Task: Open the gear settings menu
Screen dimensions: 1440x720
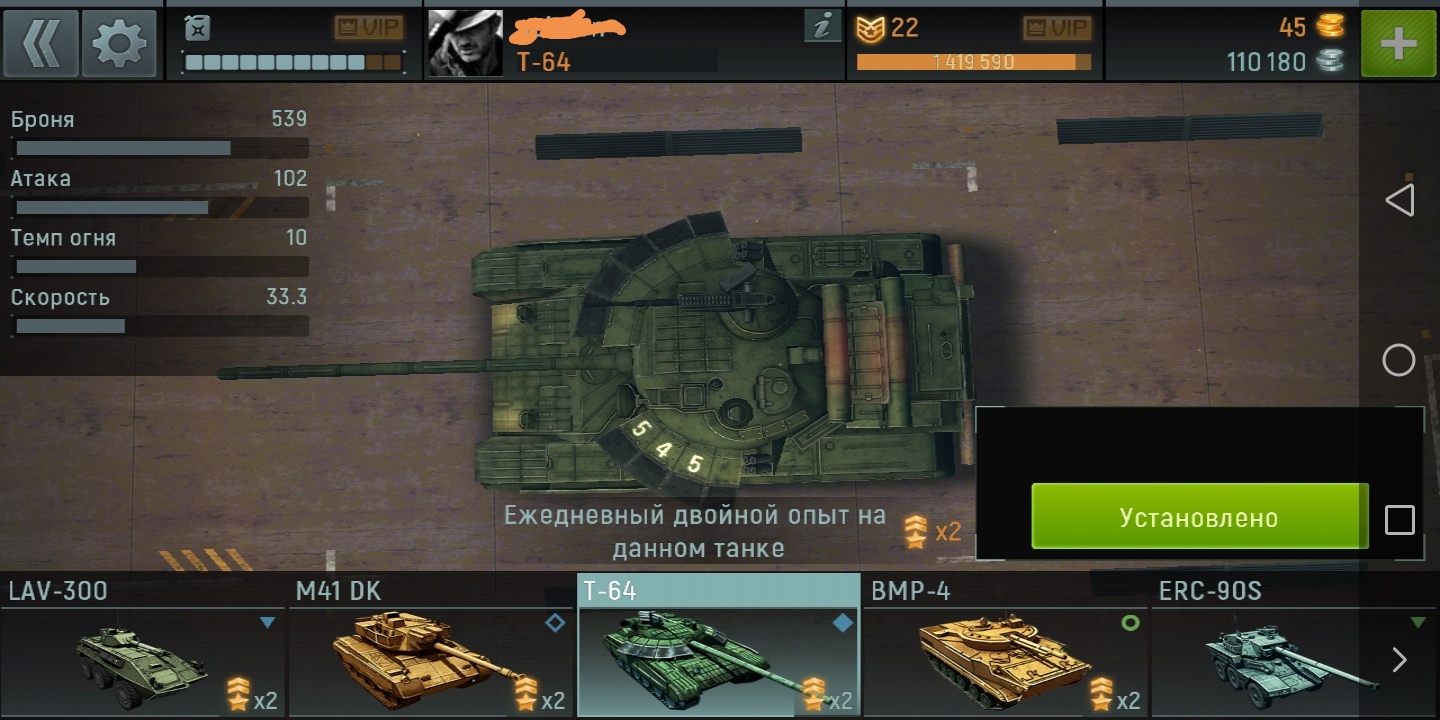Action: pyautogui.click(x=119, y=44)
